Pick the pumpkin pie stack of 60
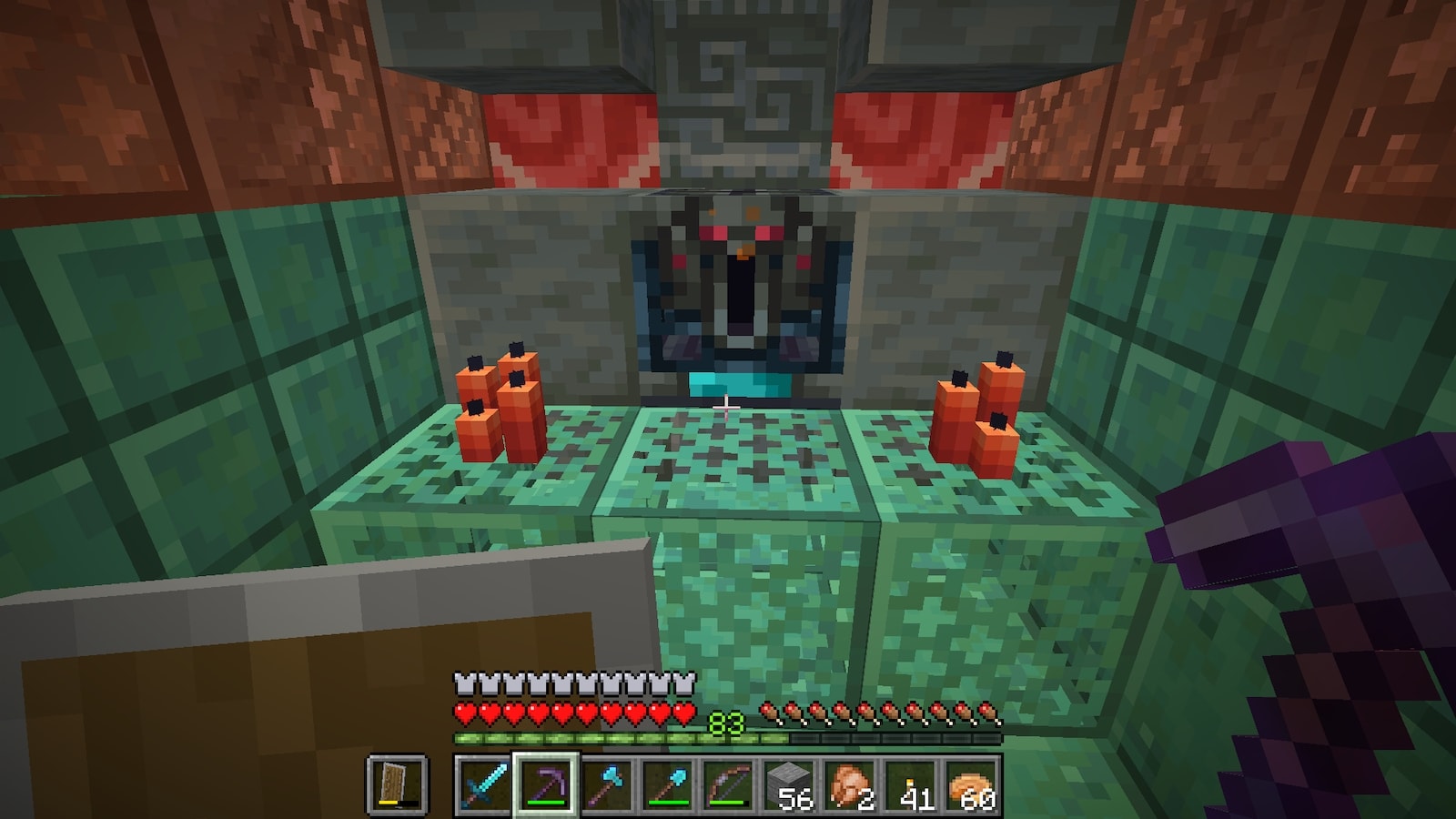Image resolution: width=1456 pixels, height=819 pixels. pyautogui.click(x=971, y=784)
